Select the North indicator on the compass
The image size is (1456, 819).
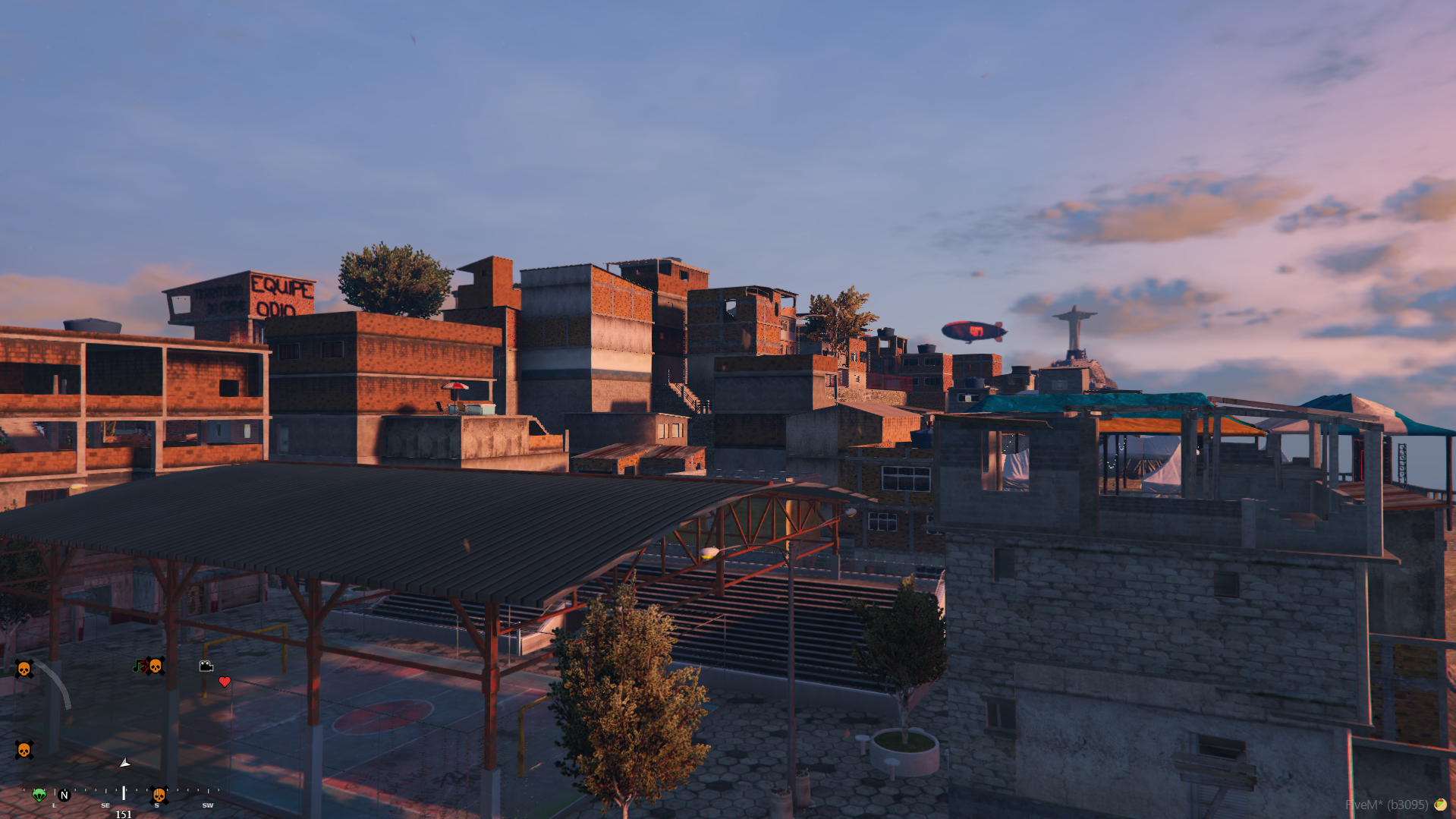click(x=64, y=795)
